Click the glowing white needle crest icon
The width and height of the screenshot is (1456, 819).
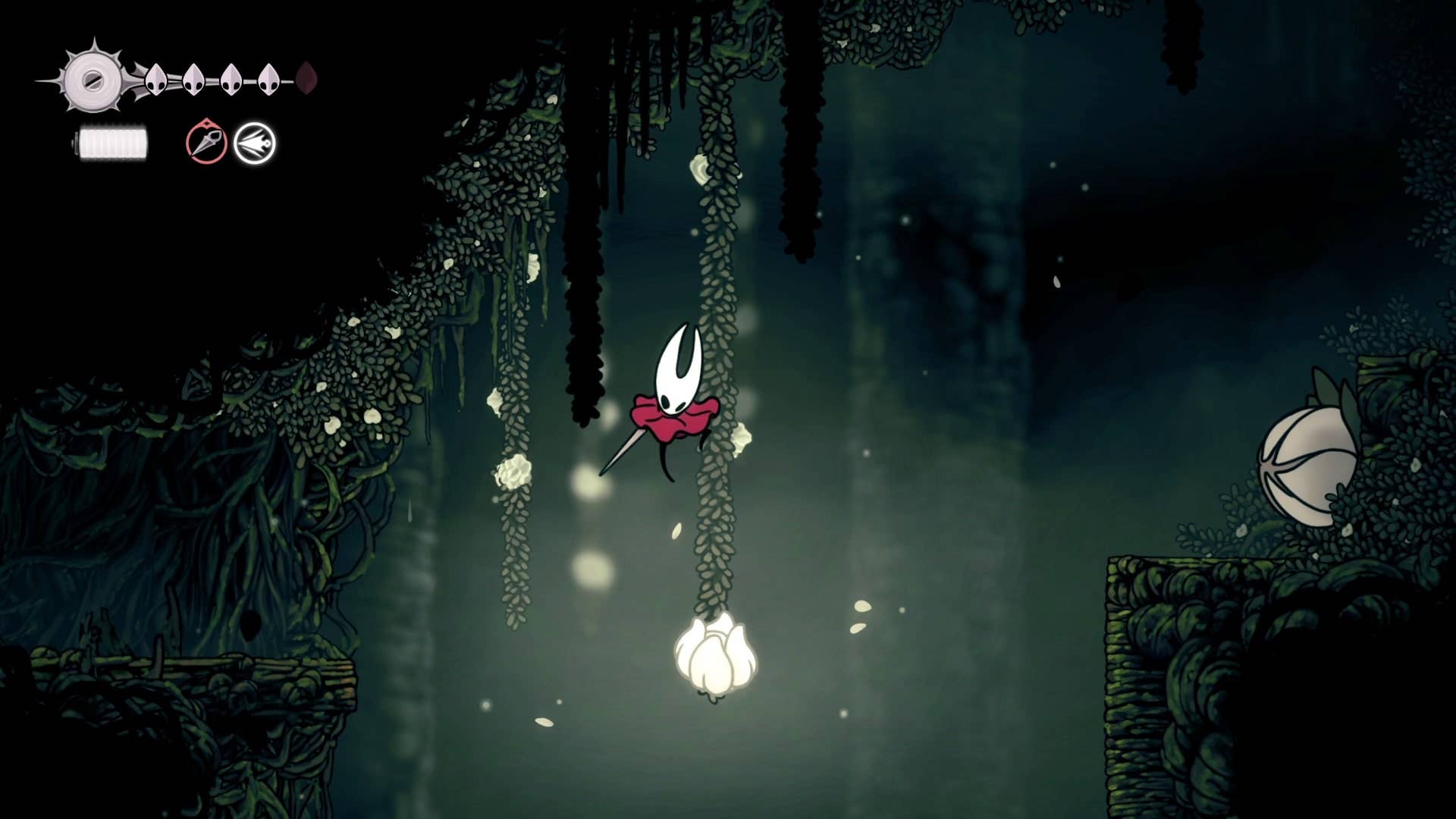click(256, 143)
